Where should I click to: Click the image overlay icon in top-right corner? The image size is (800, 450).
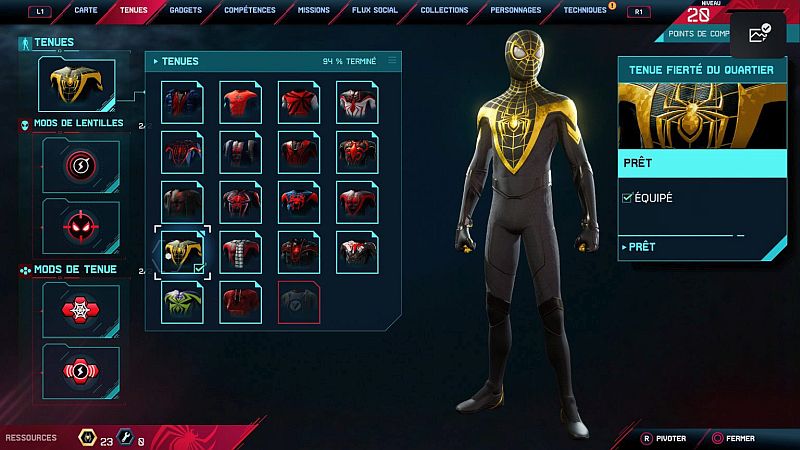(760, 34)
